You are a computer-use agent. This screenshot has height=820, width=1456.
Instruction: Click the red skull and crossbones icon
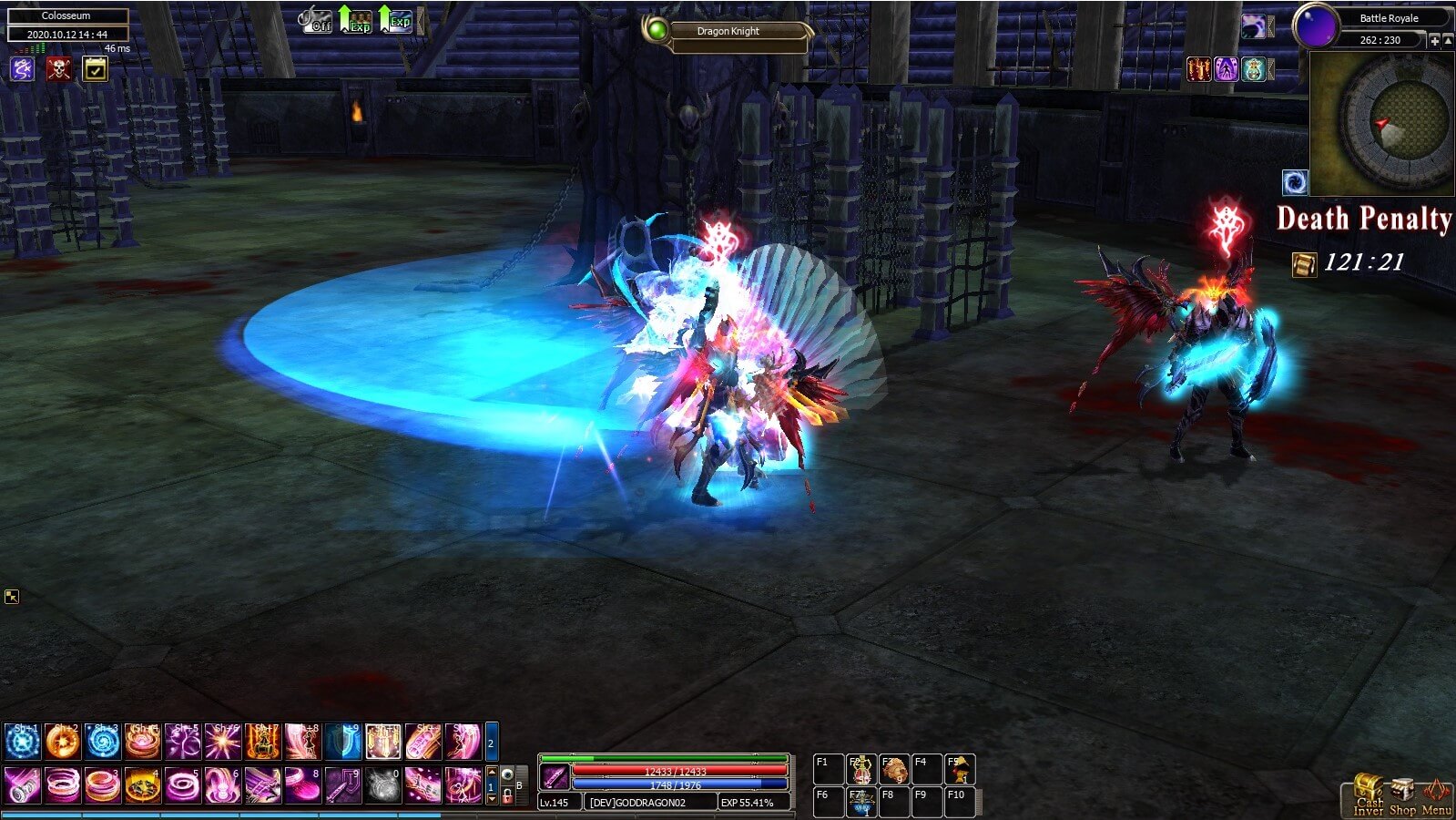click(58, 68)
